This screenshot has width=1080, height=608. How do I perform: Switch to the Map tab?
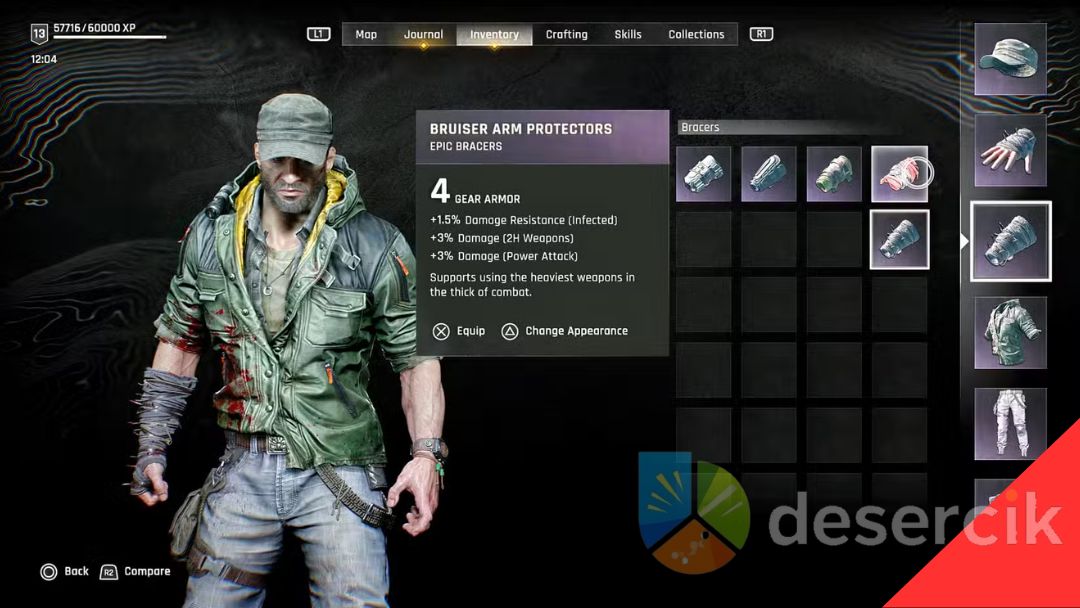pyautogui.click(x=366, y=35)
